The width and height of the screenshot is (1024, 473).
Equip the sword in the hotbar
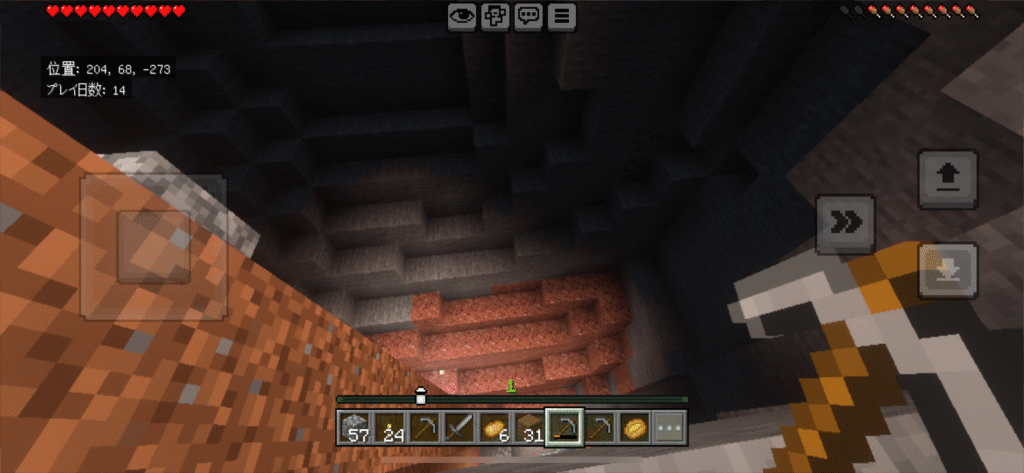pyautogui.click(x=461, y=428)
